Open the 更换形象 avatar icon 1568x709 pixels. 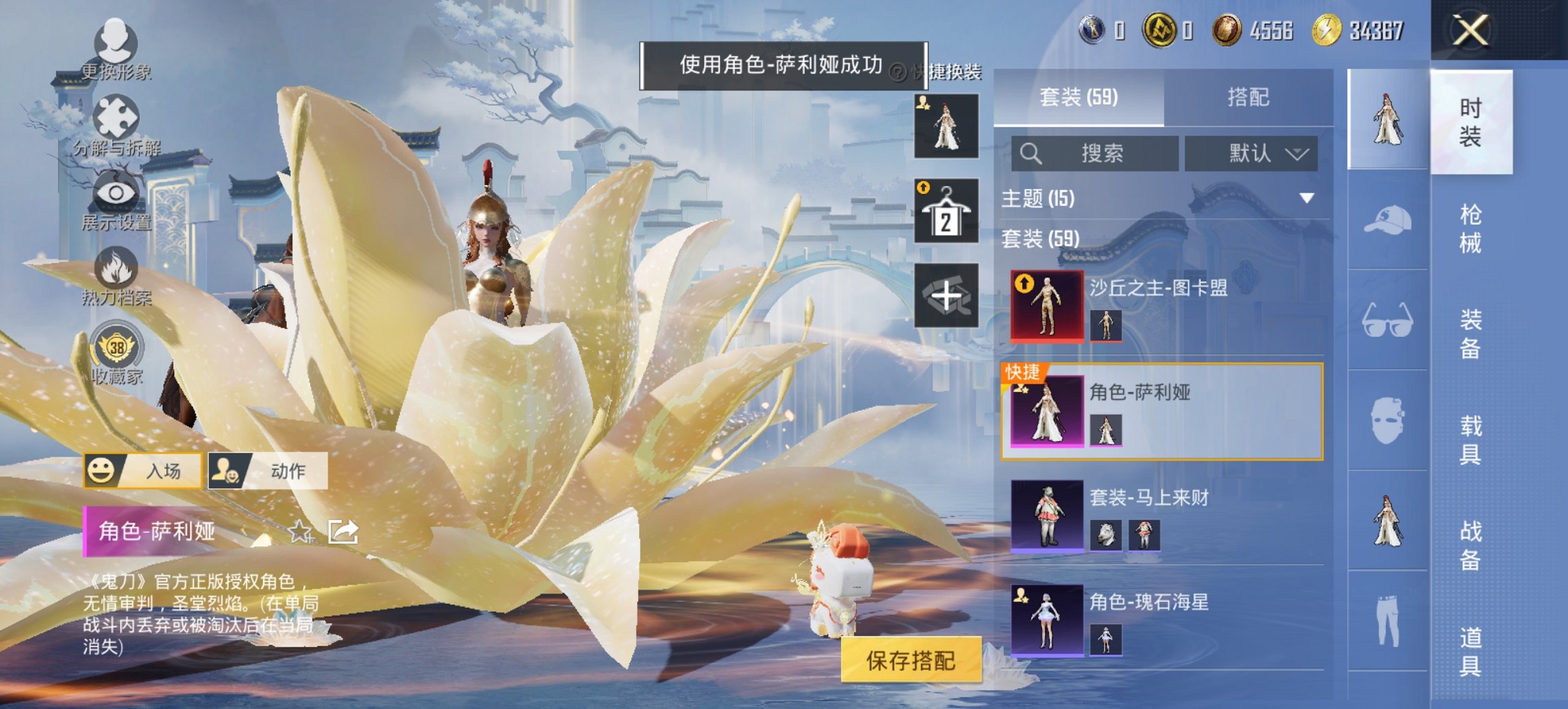(118, 42)
